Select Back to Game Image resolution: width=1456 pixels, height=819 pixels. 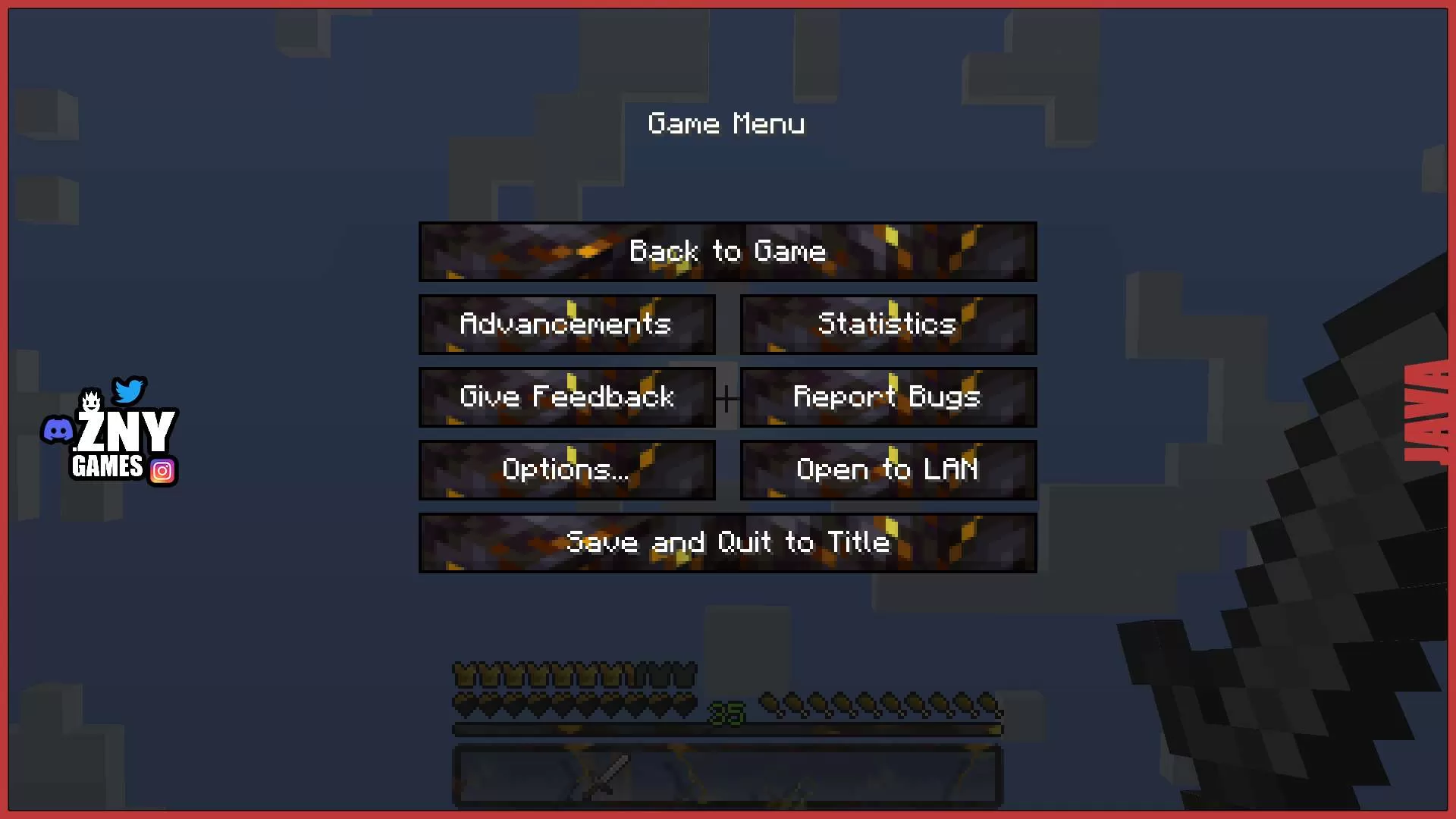pos(727,251)
